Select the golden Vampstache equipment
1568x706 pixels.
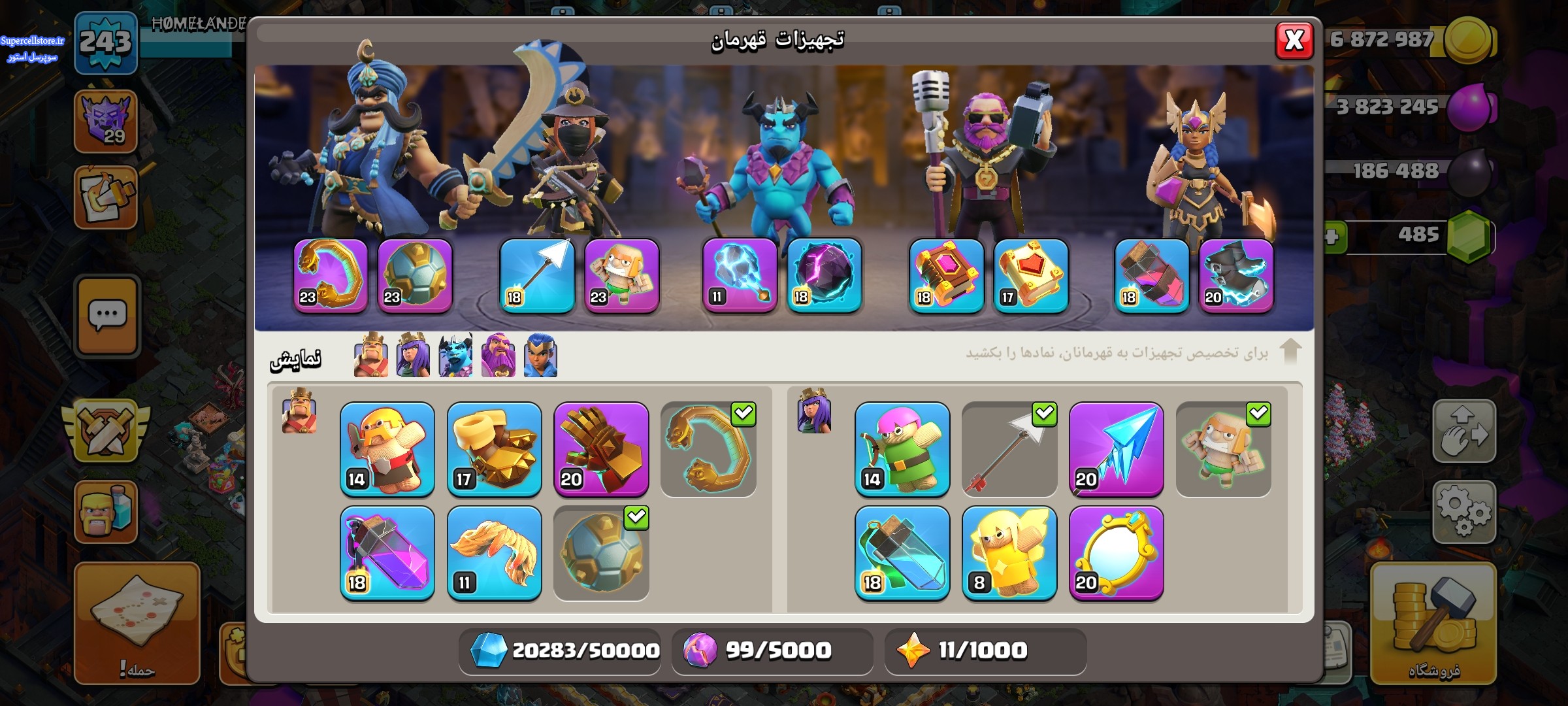(495, 553)
